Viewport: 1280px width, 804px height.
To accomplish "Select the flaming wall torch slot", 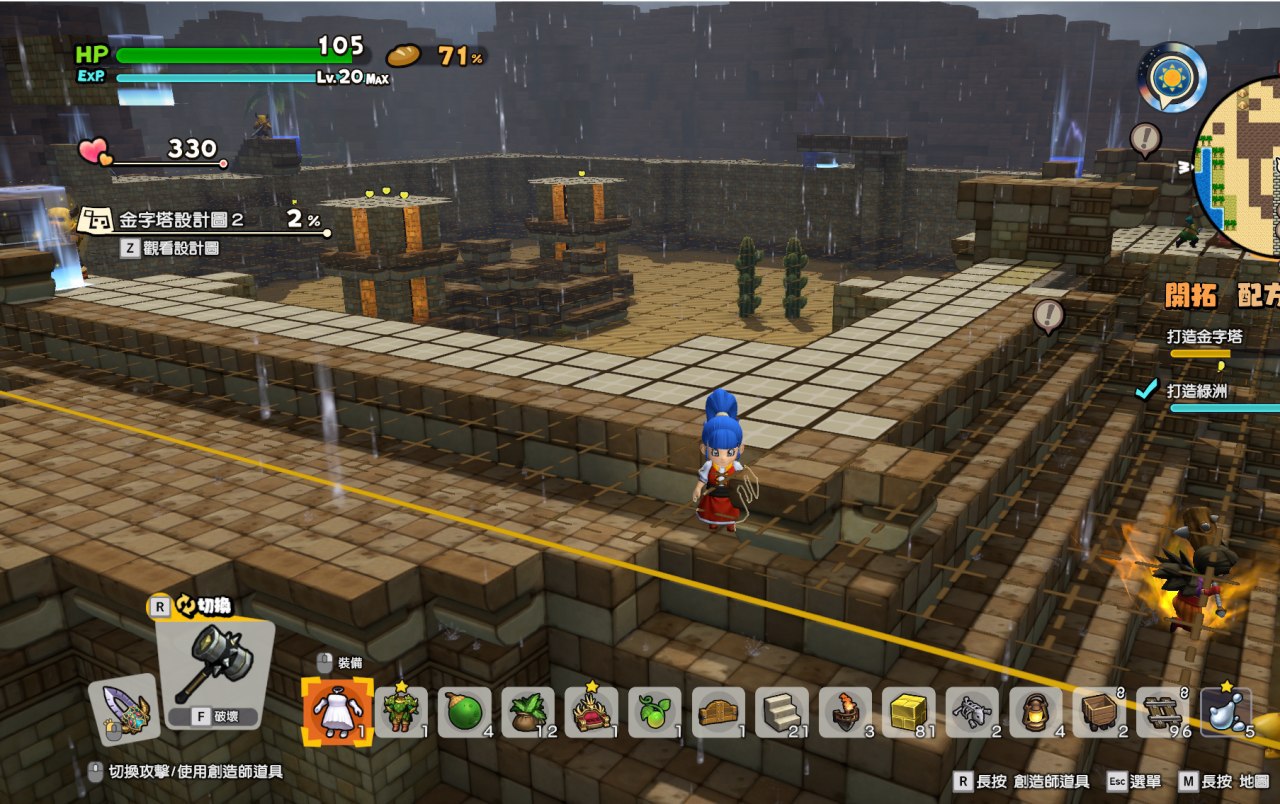I will 845,712.
